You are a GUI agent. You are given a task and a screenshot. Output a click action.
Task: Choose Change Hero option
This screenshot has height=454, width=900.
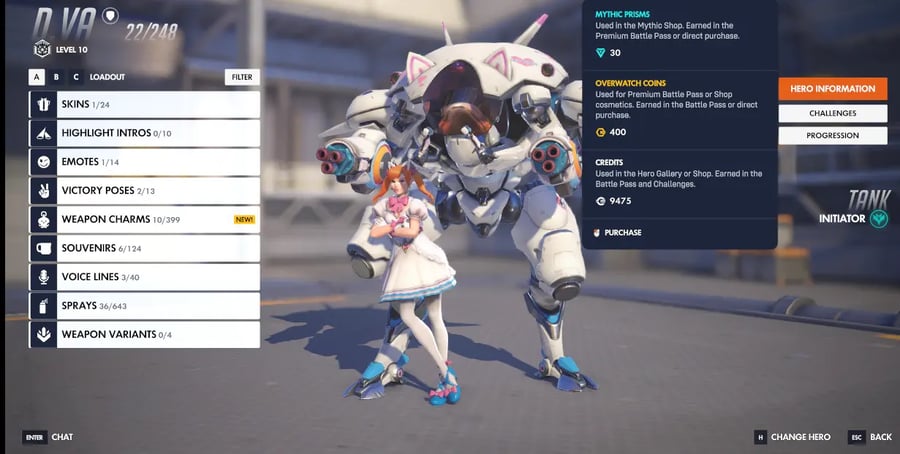coord(793,437)
